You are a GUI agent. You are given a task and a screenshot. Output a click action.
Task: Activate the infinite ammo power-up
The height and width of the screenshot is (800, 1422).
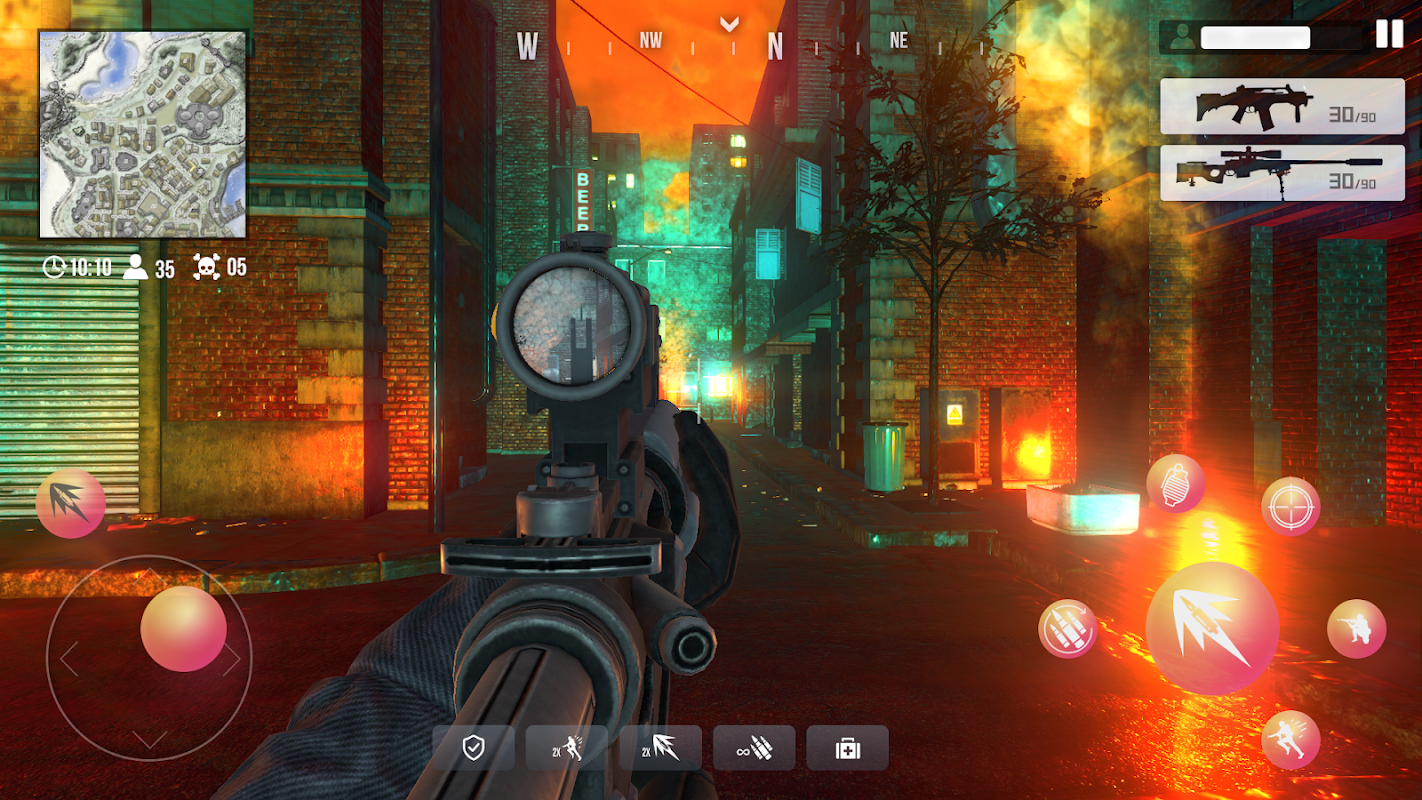[754, 748]
